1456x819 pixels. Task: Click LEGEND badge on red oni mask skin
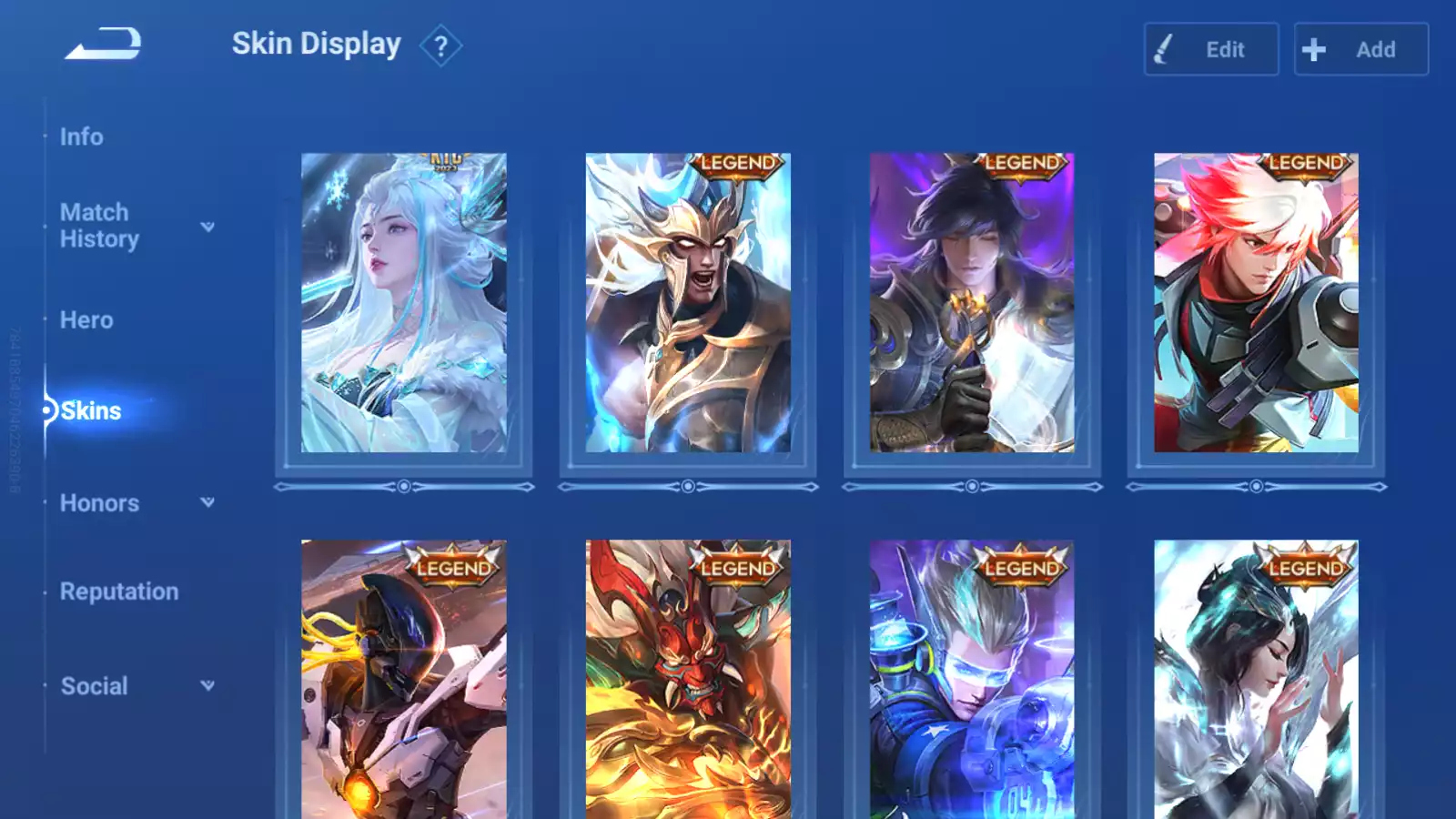[737, 568]
